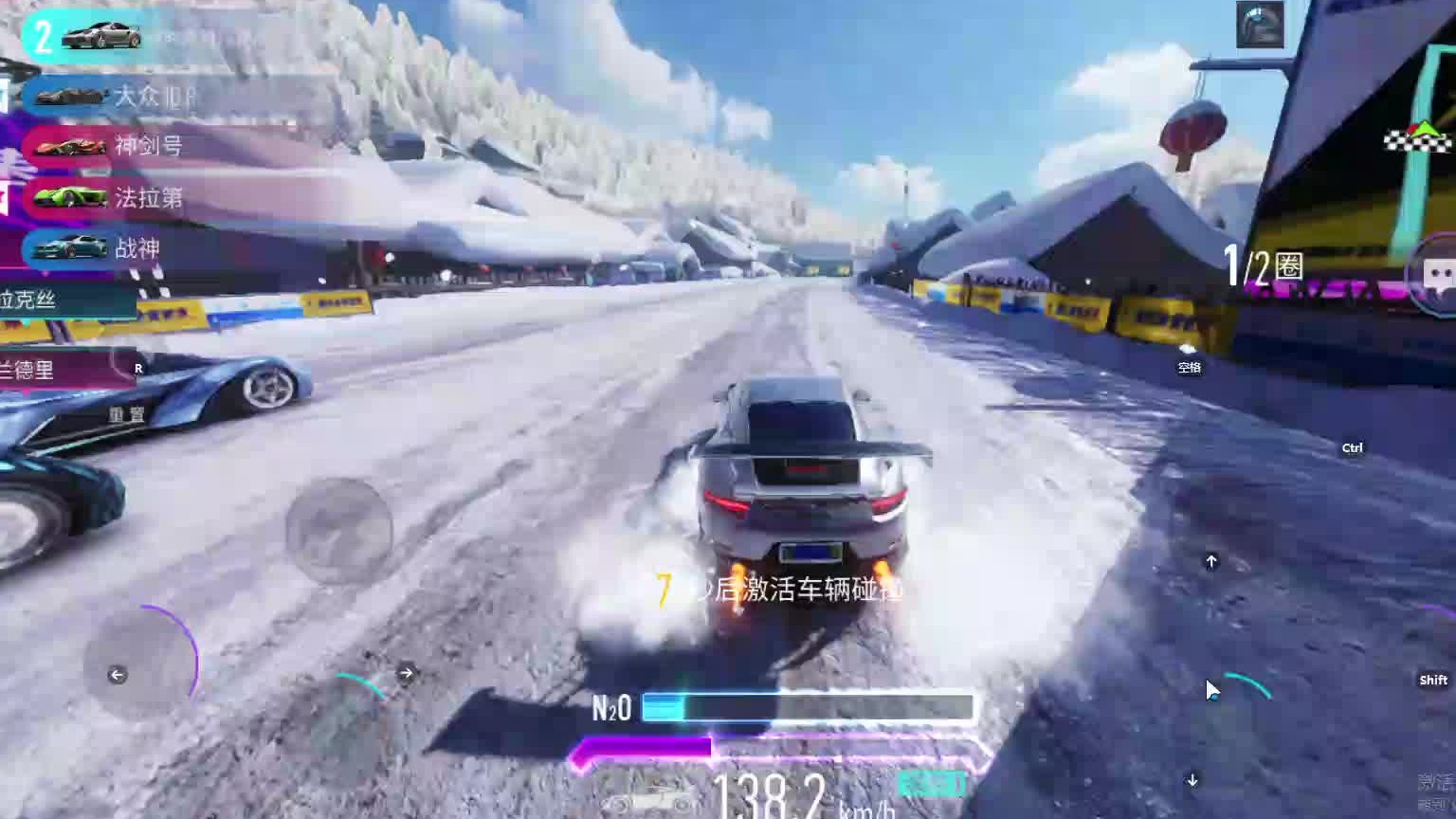Viewport: 1456px width, 819px height.
Task: Click the track minimap with checkered flag
Action: point(1419,140)
